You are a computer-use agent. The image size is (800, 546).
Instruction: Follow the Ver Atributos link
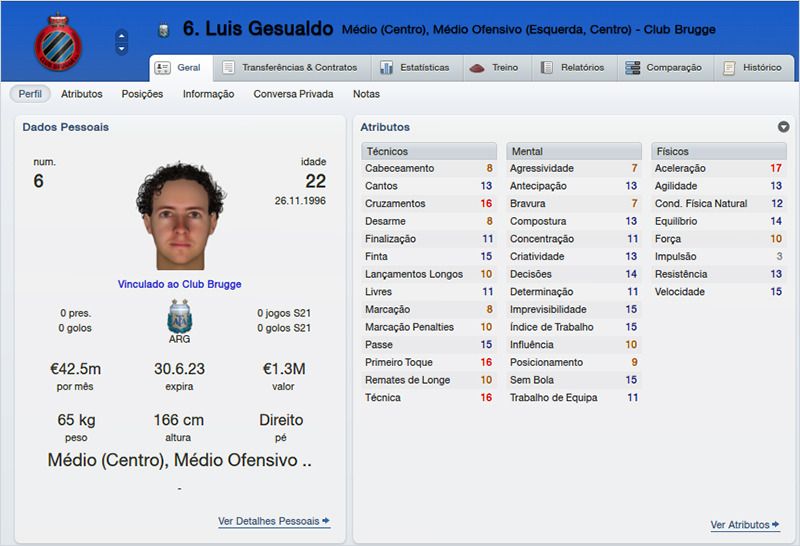pyautogui.click(x=744, y=525)
